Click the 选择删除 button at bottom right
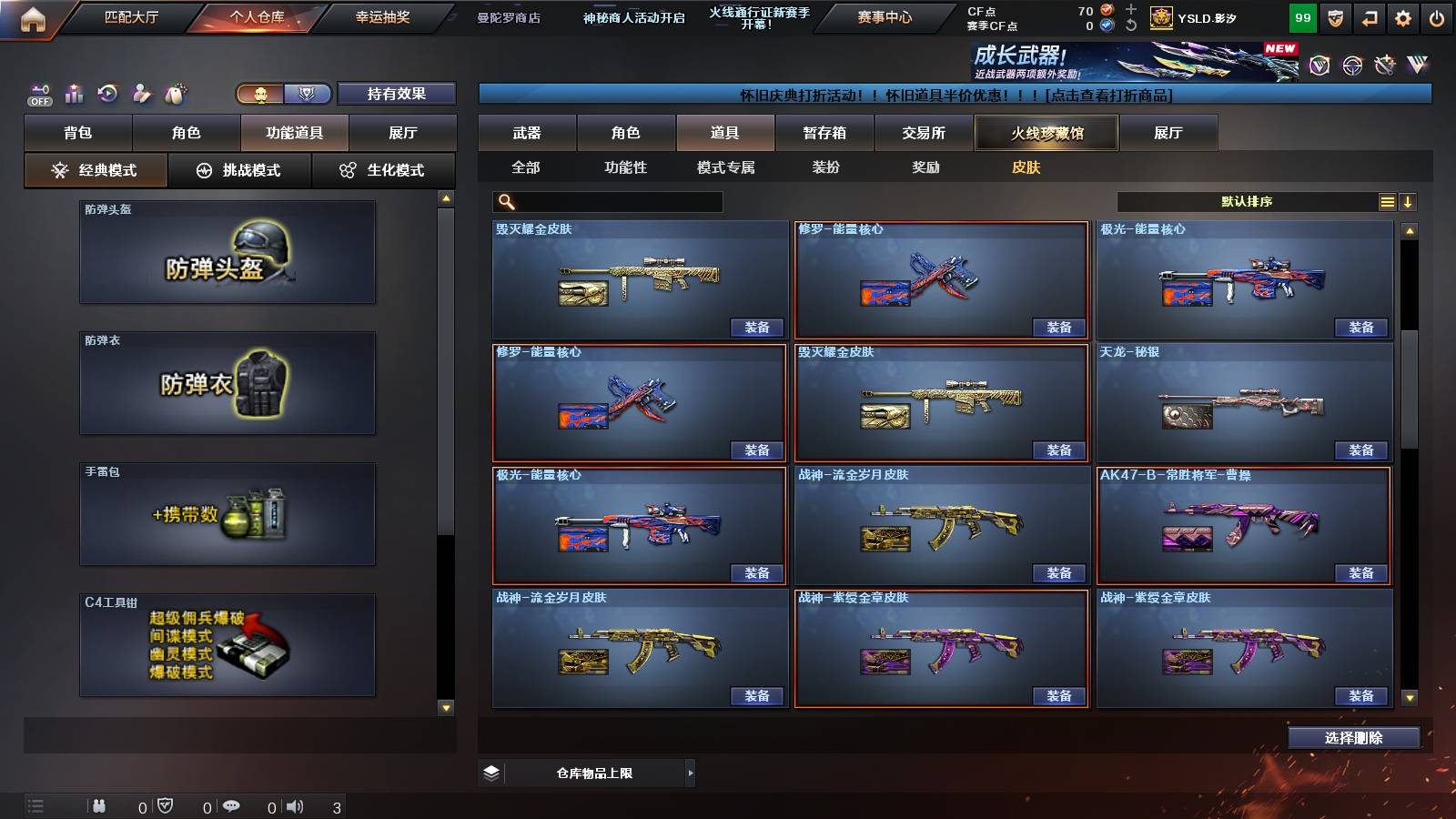This screenshot has height=819, width=1456. [x=1353, y=737]
